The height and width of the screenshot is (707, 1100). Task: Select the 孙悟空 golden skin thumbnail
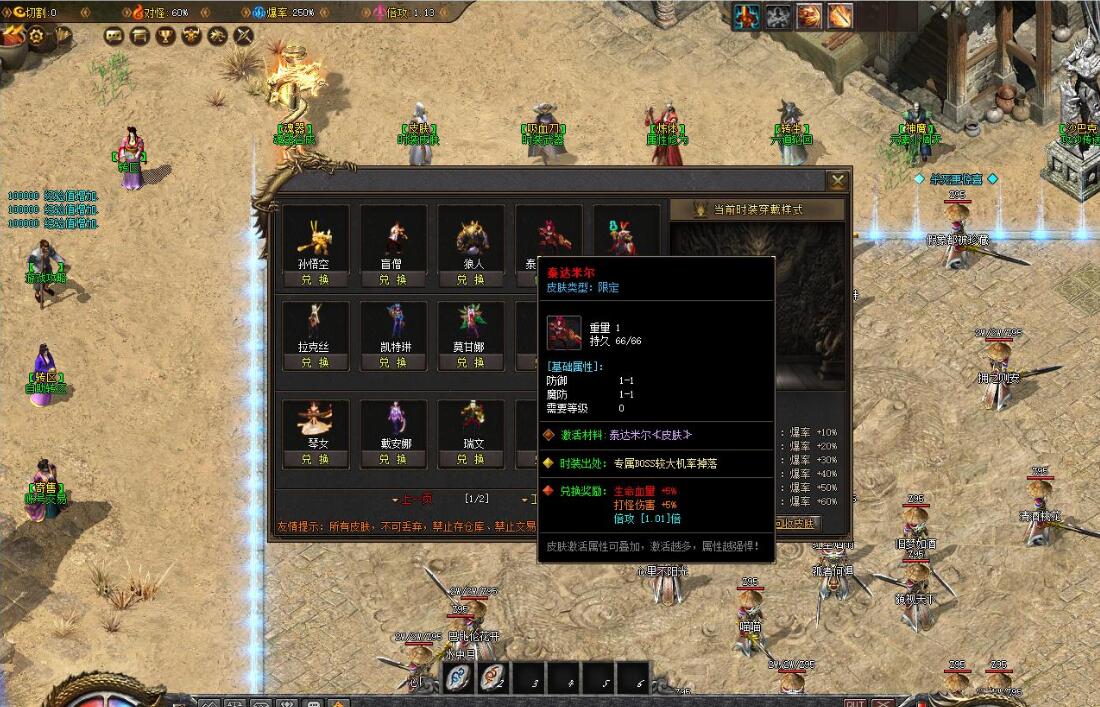(x=315, y=235)
